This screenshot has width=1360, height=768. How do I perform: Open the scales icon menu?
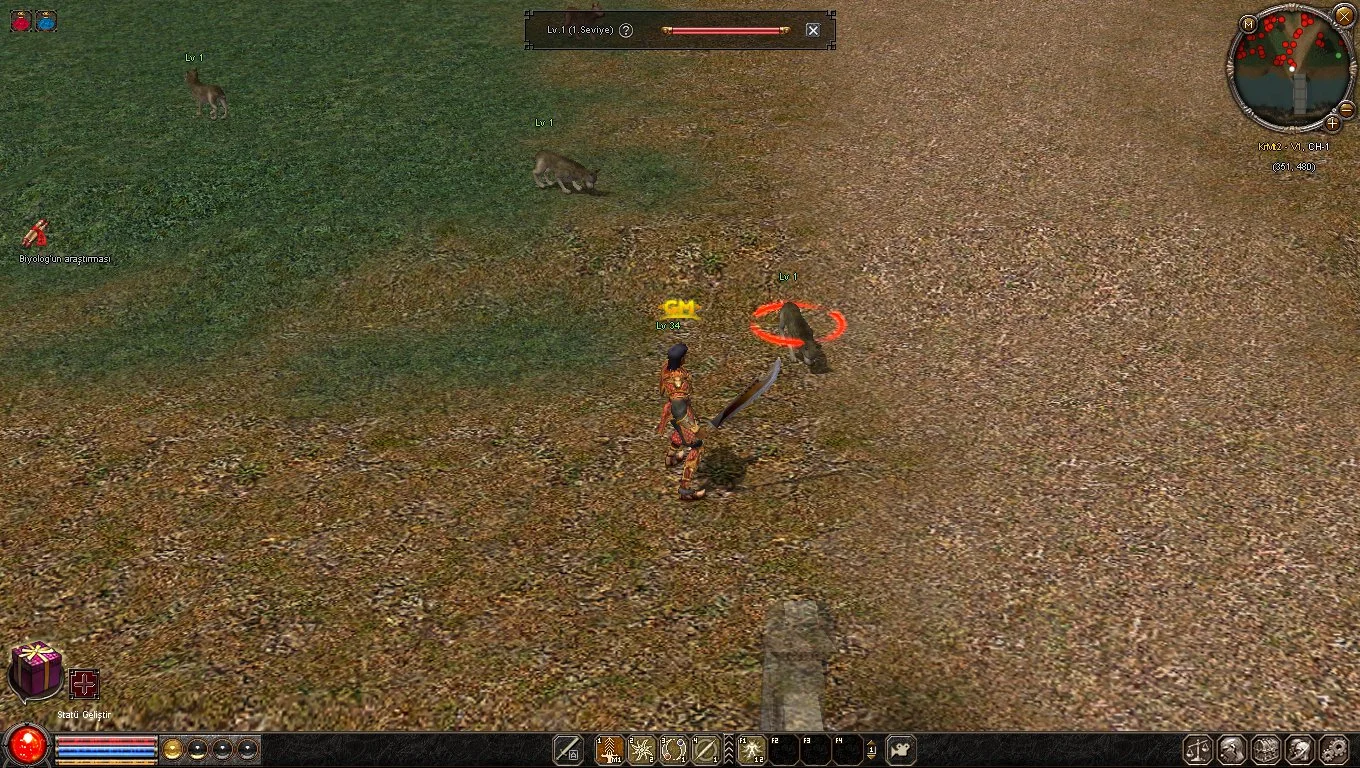pyautogui.click(x=1197, y=749)
